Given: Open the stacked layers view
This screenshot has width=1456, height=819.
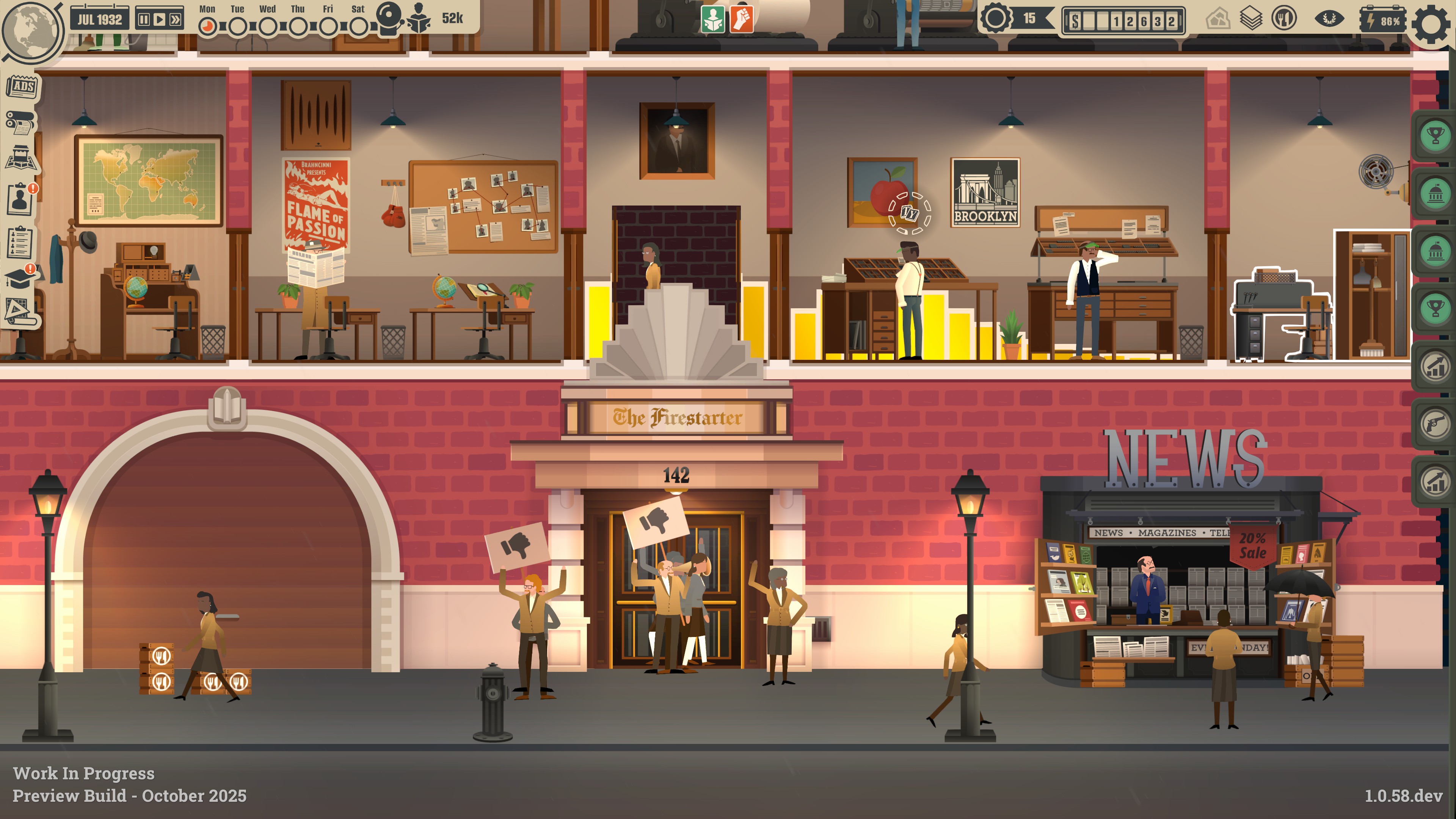Looking at the screenshot, I should point(1250,19).
